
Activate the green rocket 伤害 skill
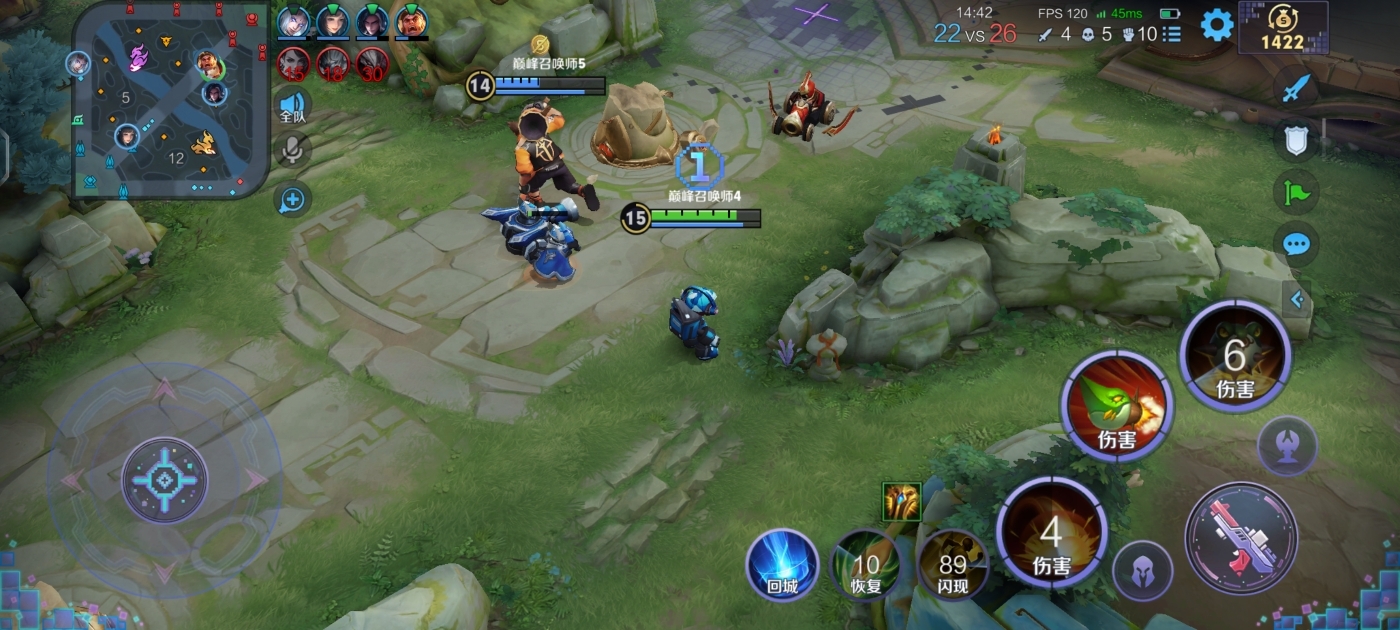(x=1116, y=406)
